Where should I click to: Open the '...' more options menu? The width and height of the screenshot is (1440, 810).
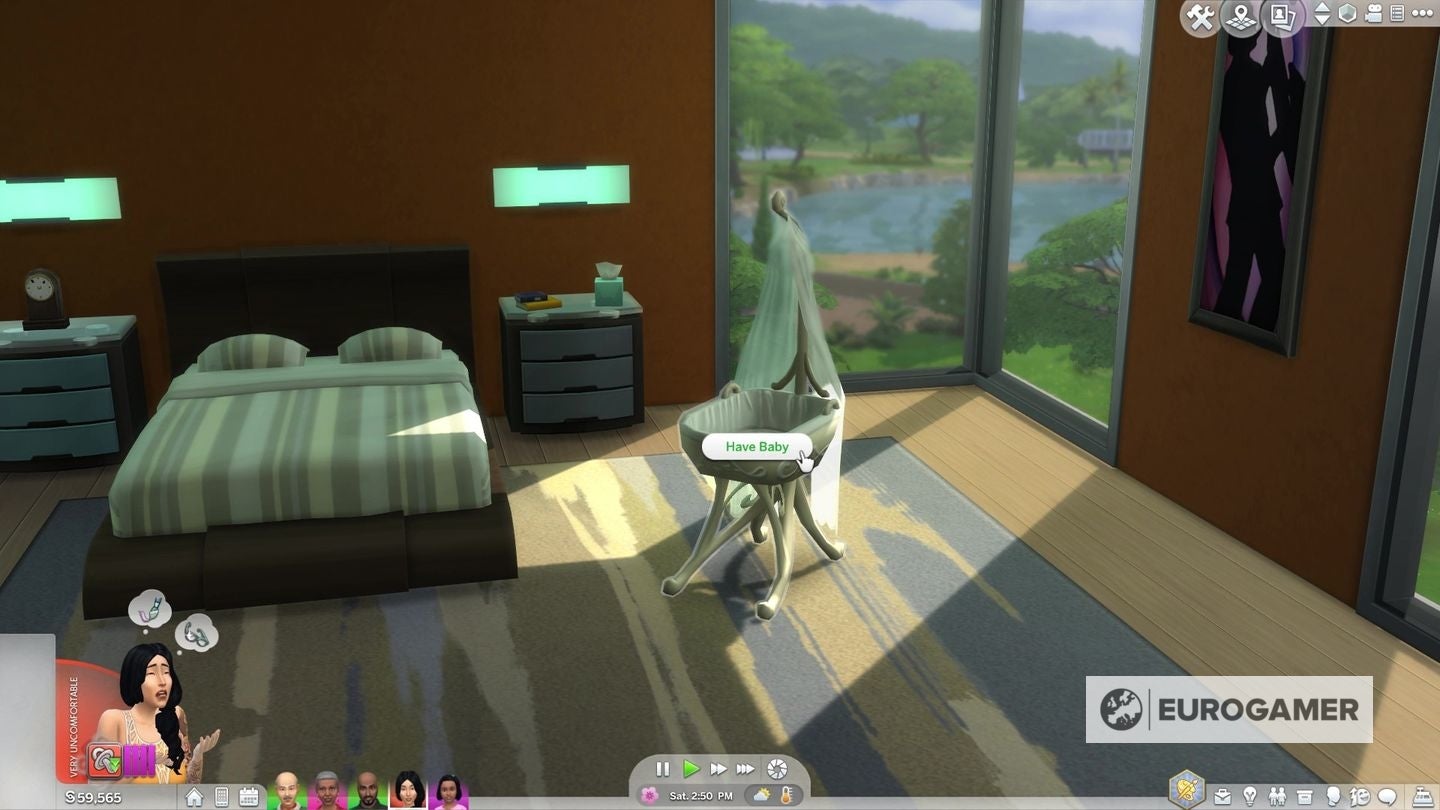click(x=1422, y=13)
